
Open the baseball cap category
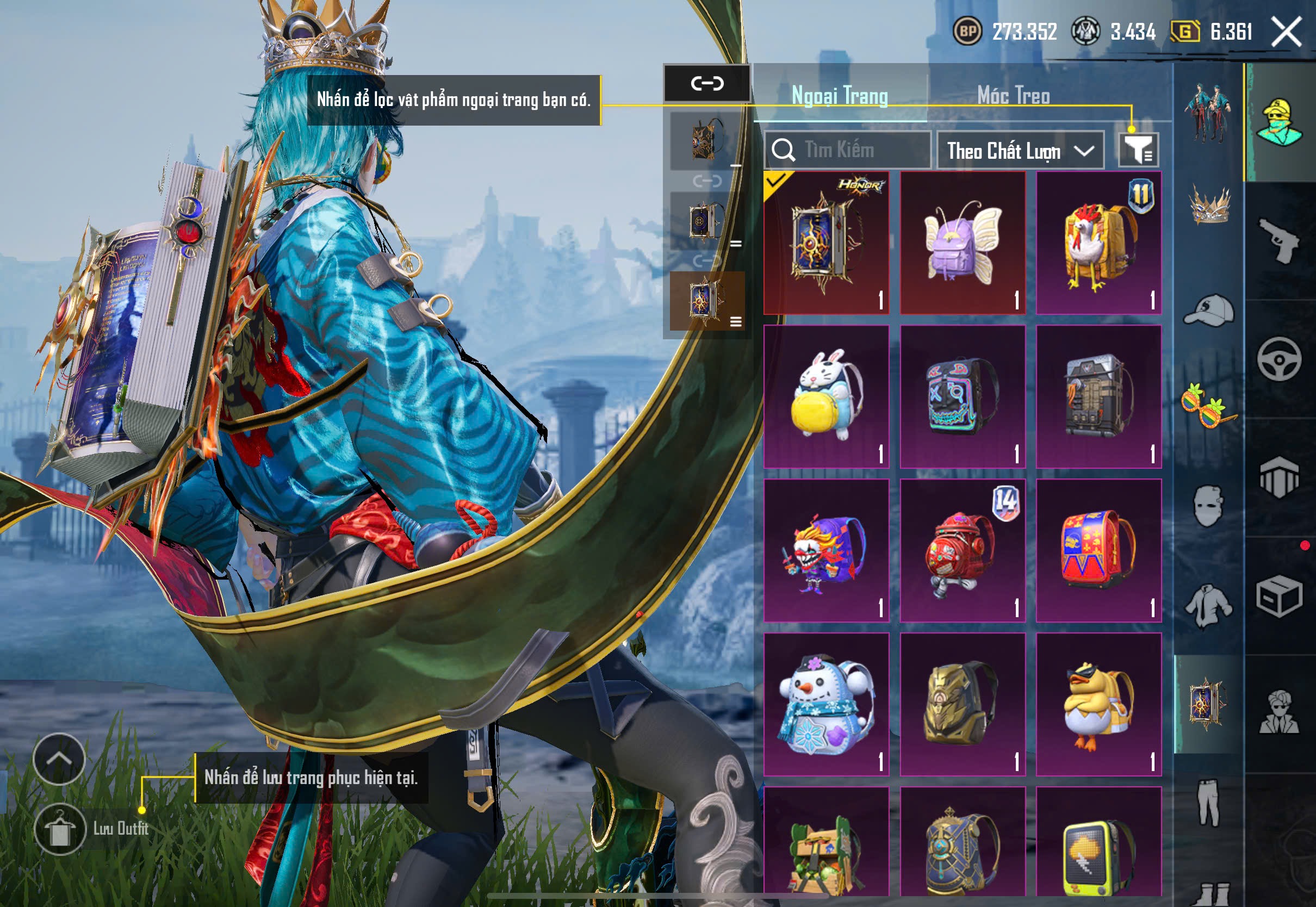point(1209,310)
